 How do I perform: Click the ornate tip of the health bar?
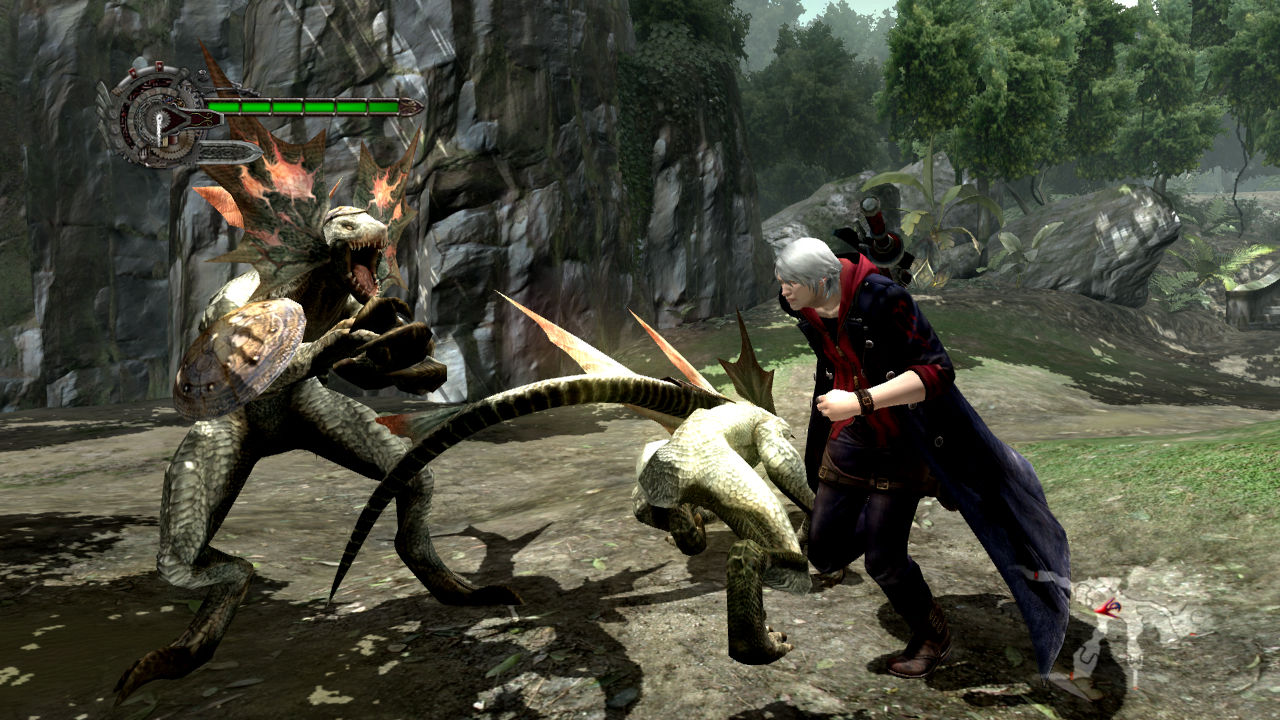pos(410,105)
